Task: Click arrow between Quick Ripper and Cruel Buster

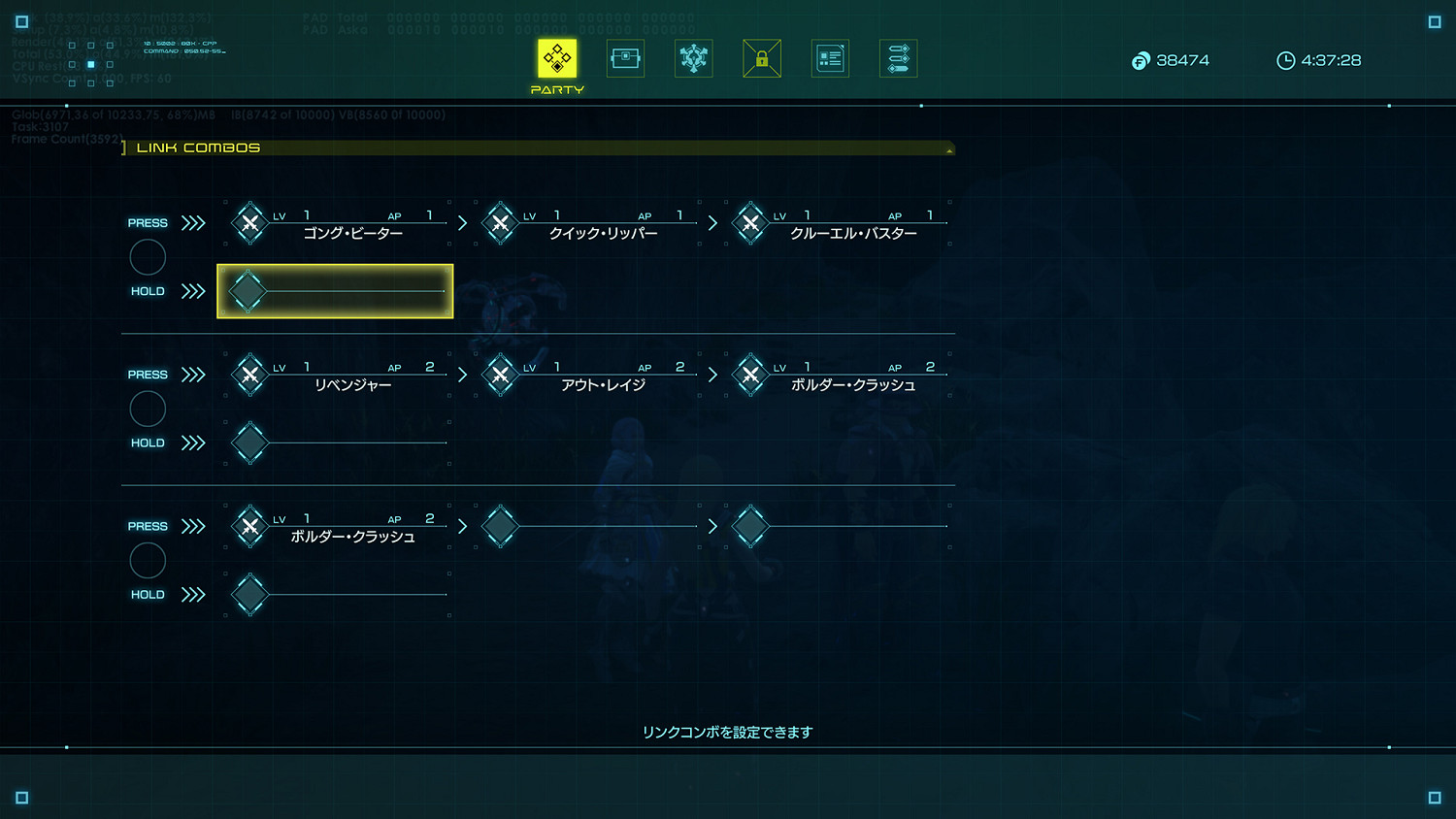Action: tap(712, 222)
